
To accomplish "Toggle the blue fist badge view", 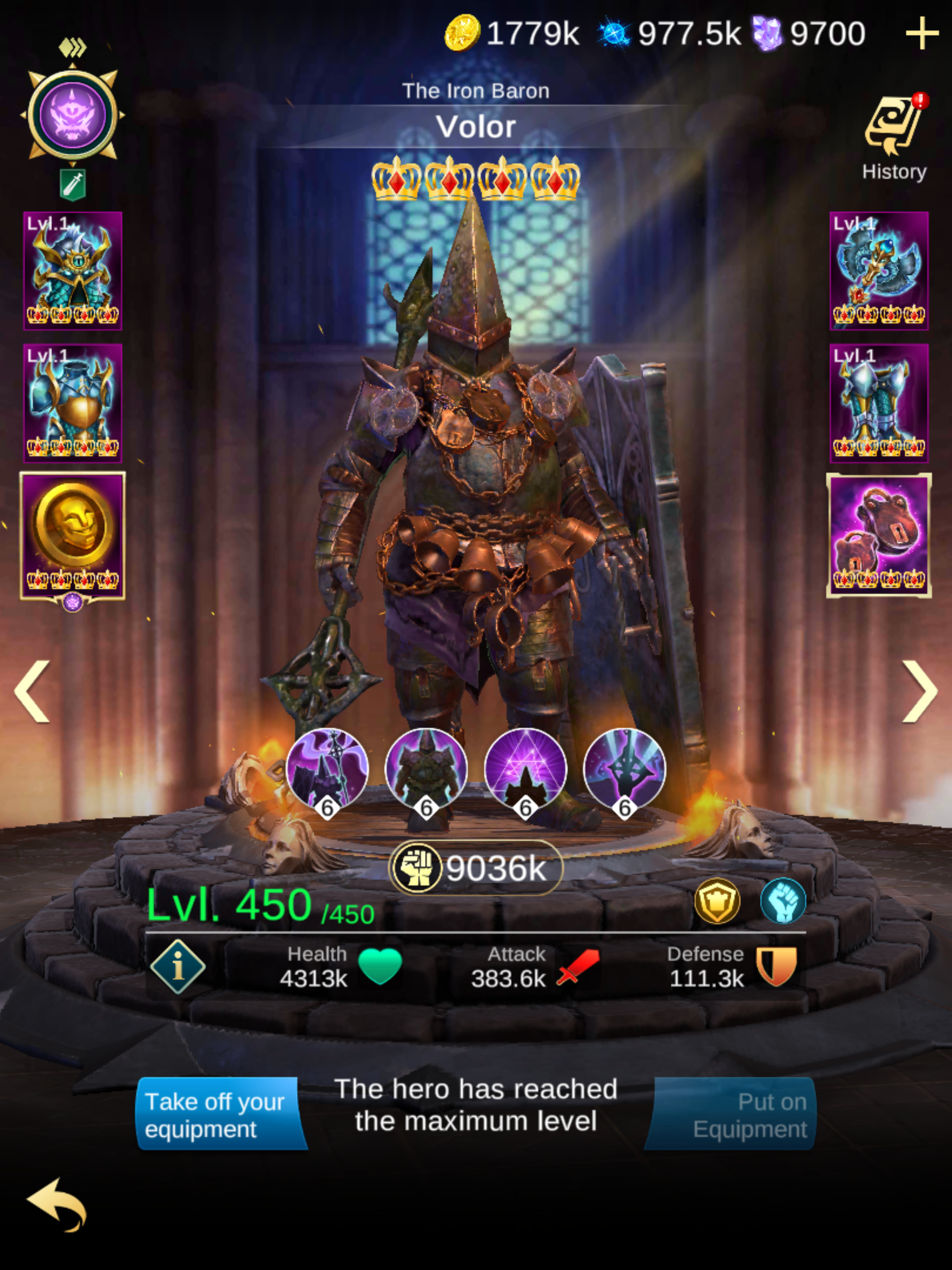I will tap(783, 901).
